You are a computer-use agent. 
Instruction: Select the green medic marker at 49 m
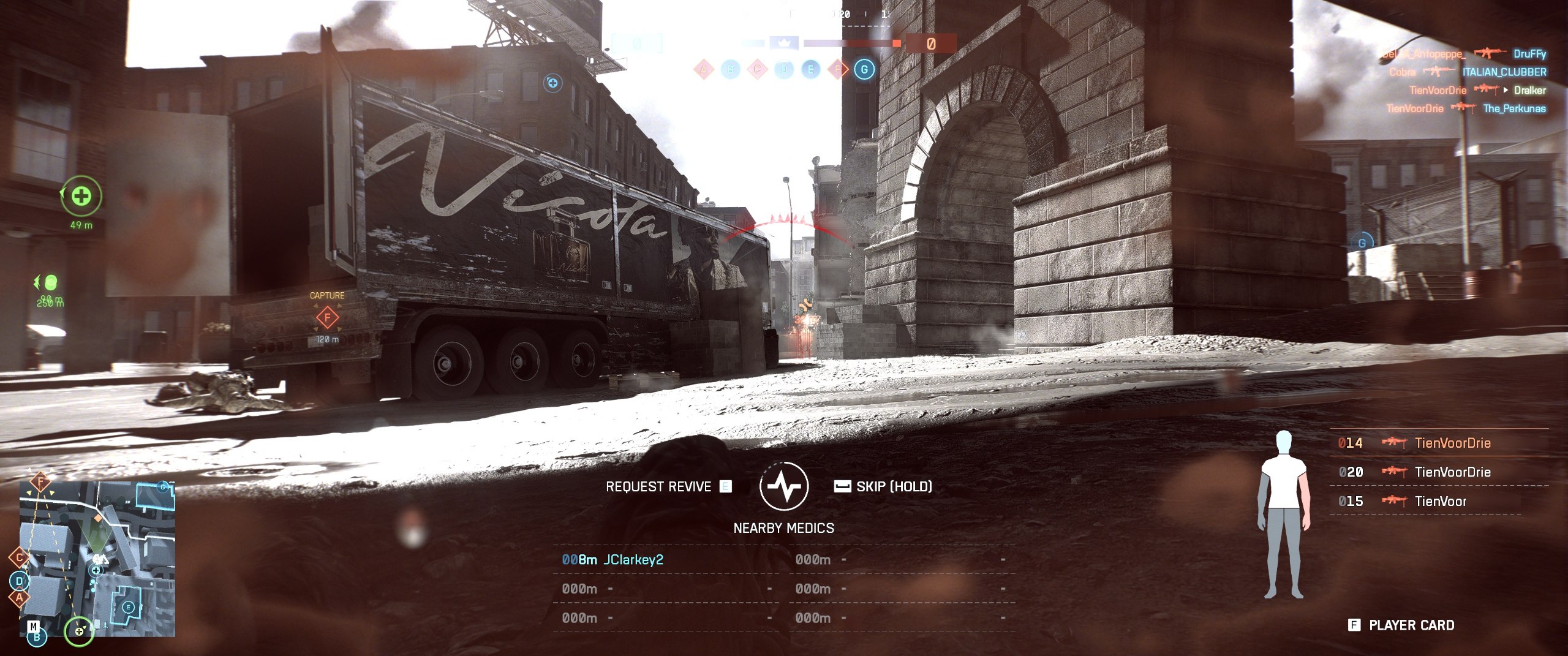tap(81, 196)
